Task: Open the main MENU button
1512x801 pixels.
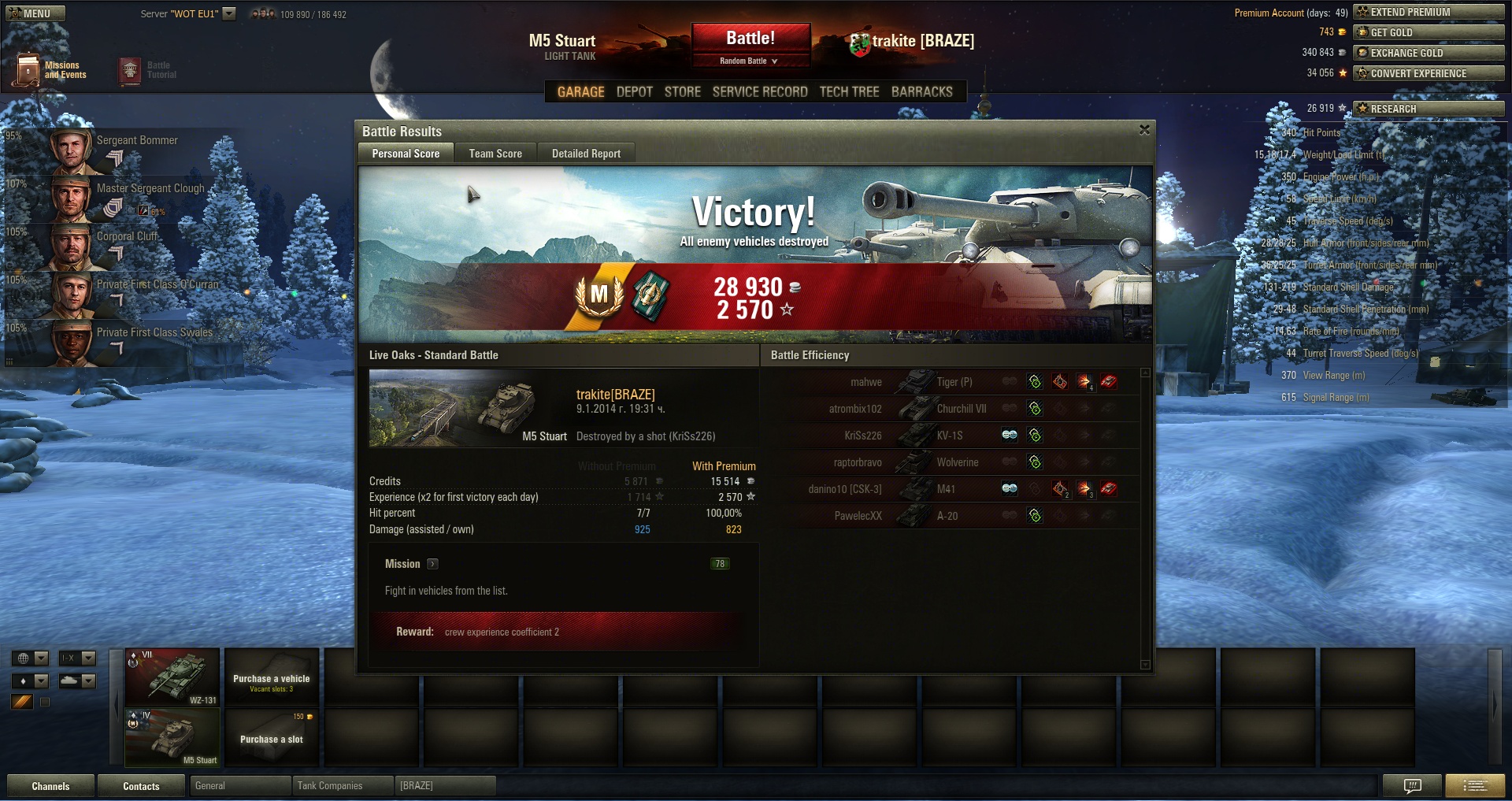Action: point(35,13)
